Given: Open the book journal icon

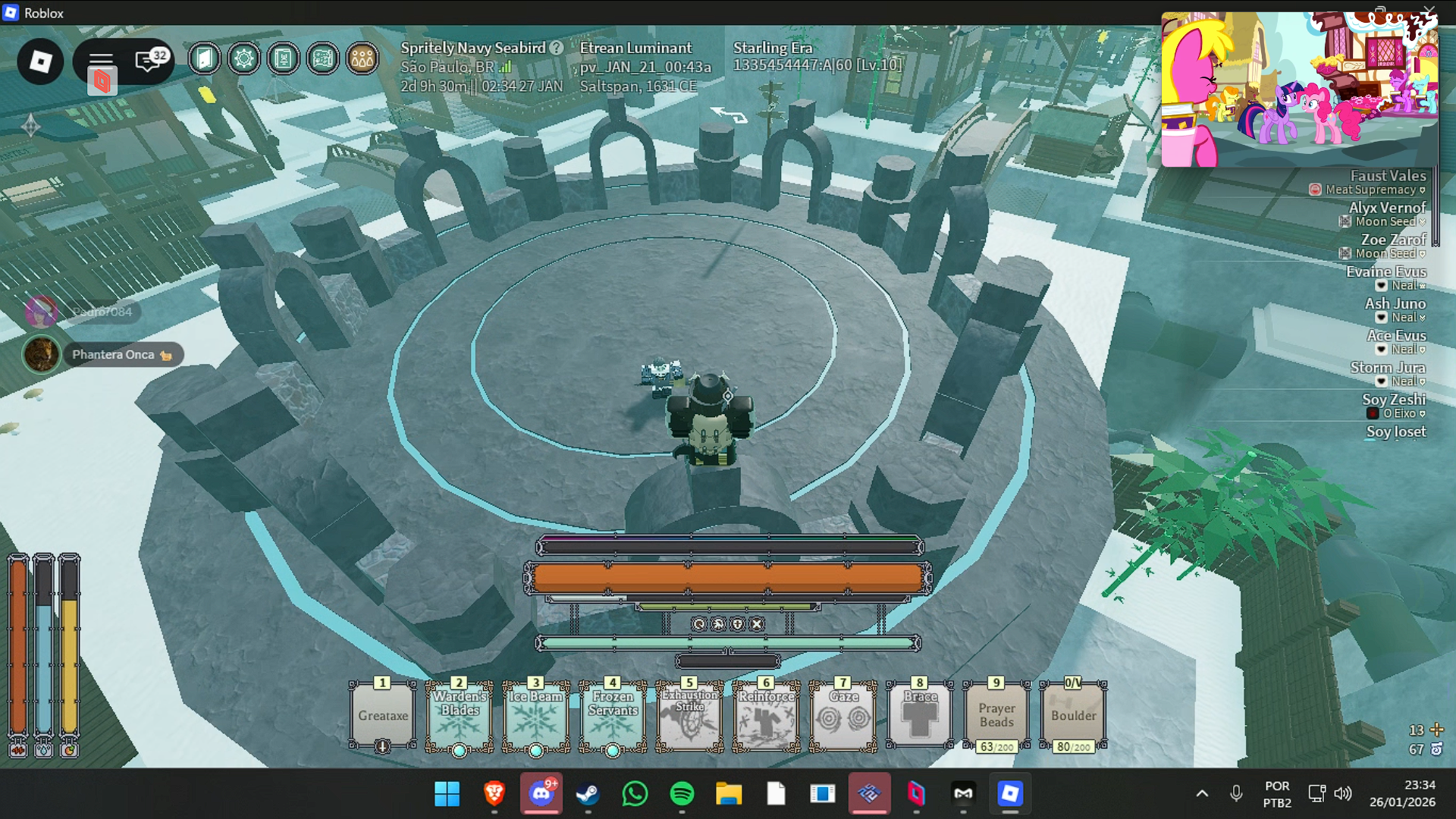Looking at the screenshot, I should tap(283, 58).
